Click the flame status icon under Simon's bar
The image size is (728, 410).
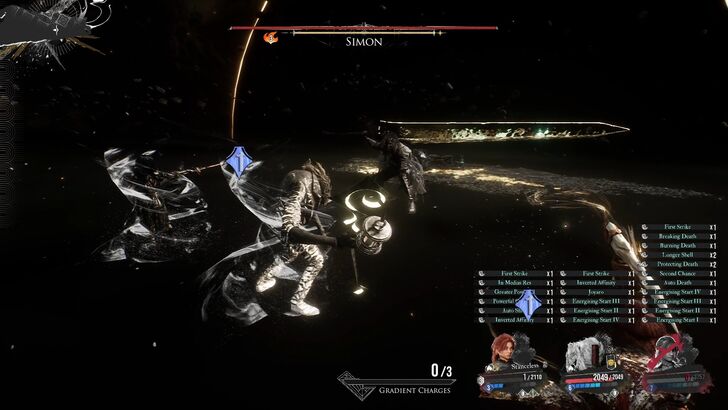point(269,37)
